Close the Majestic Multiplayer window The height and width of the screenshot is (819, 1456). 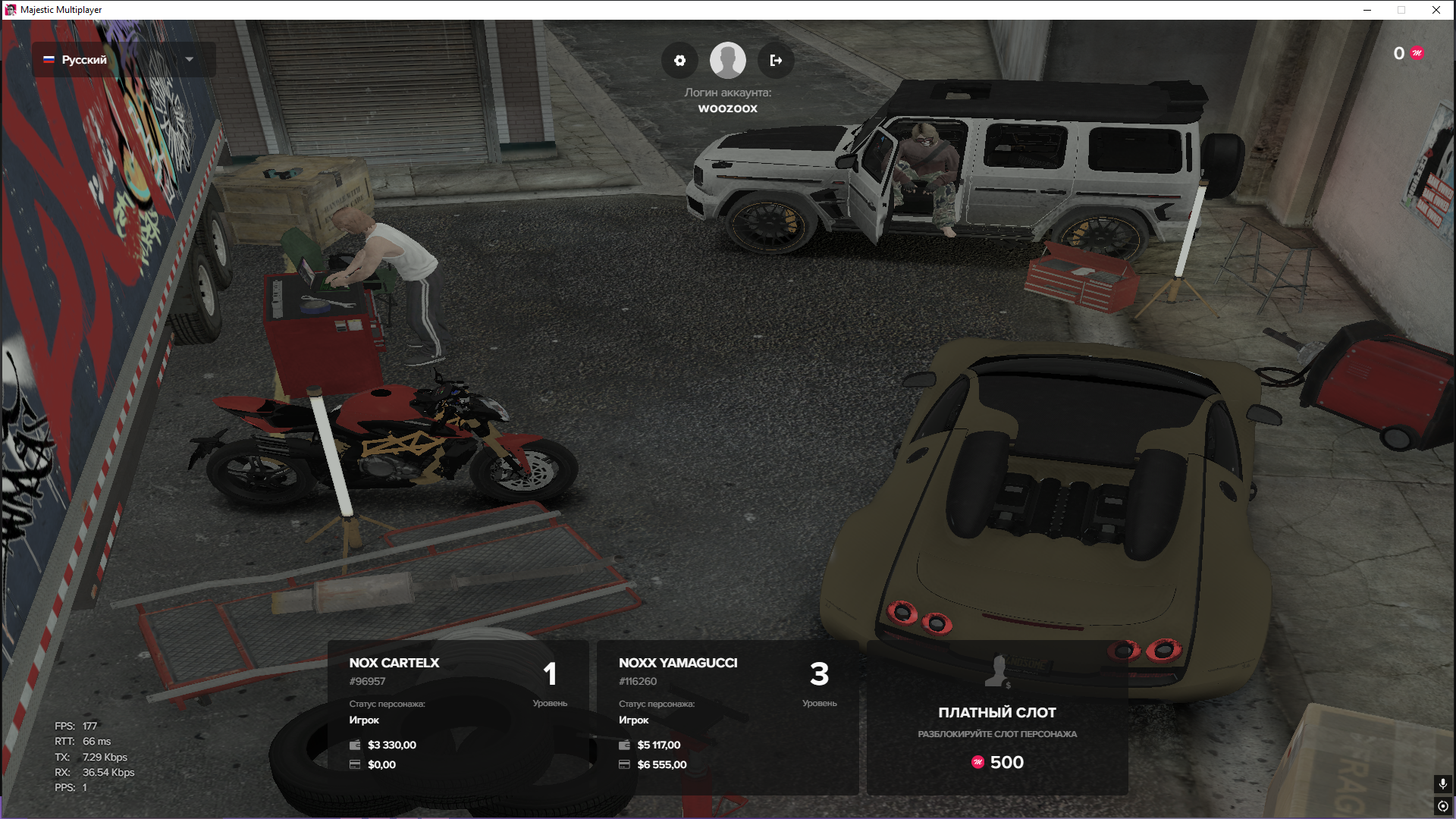click(1436, 10)
